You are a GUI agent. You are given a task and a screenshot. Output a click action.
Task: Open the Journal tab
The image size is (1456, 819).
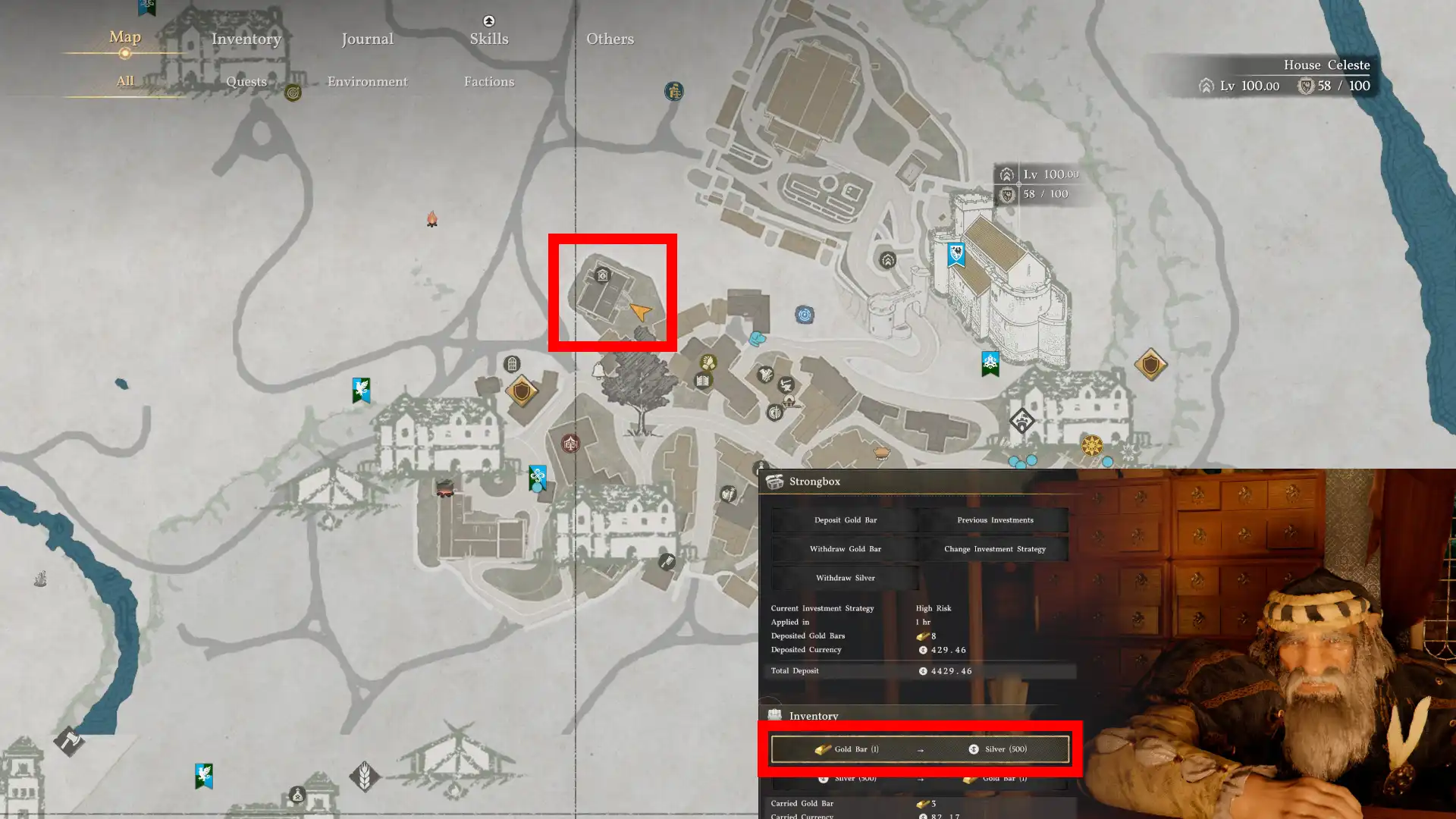click(x=367, y=39)
